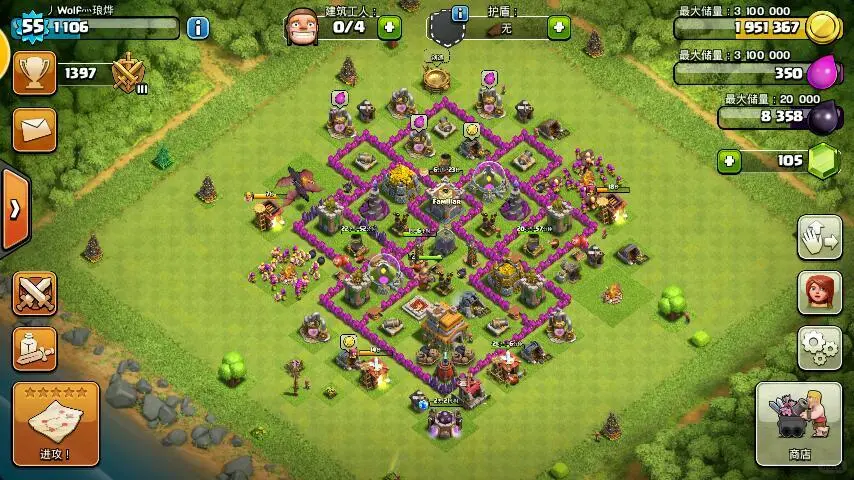854x480 pixels.
Task: Click the red-haired villager portrait icon
Action: pyautogui.click(x=819, y=291)
